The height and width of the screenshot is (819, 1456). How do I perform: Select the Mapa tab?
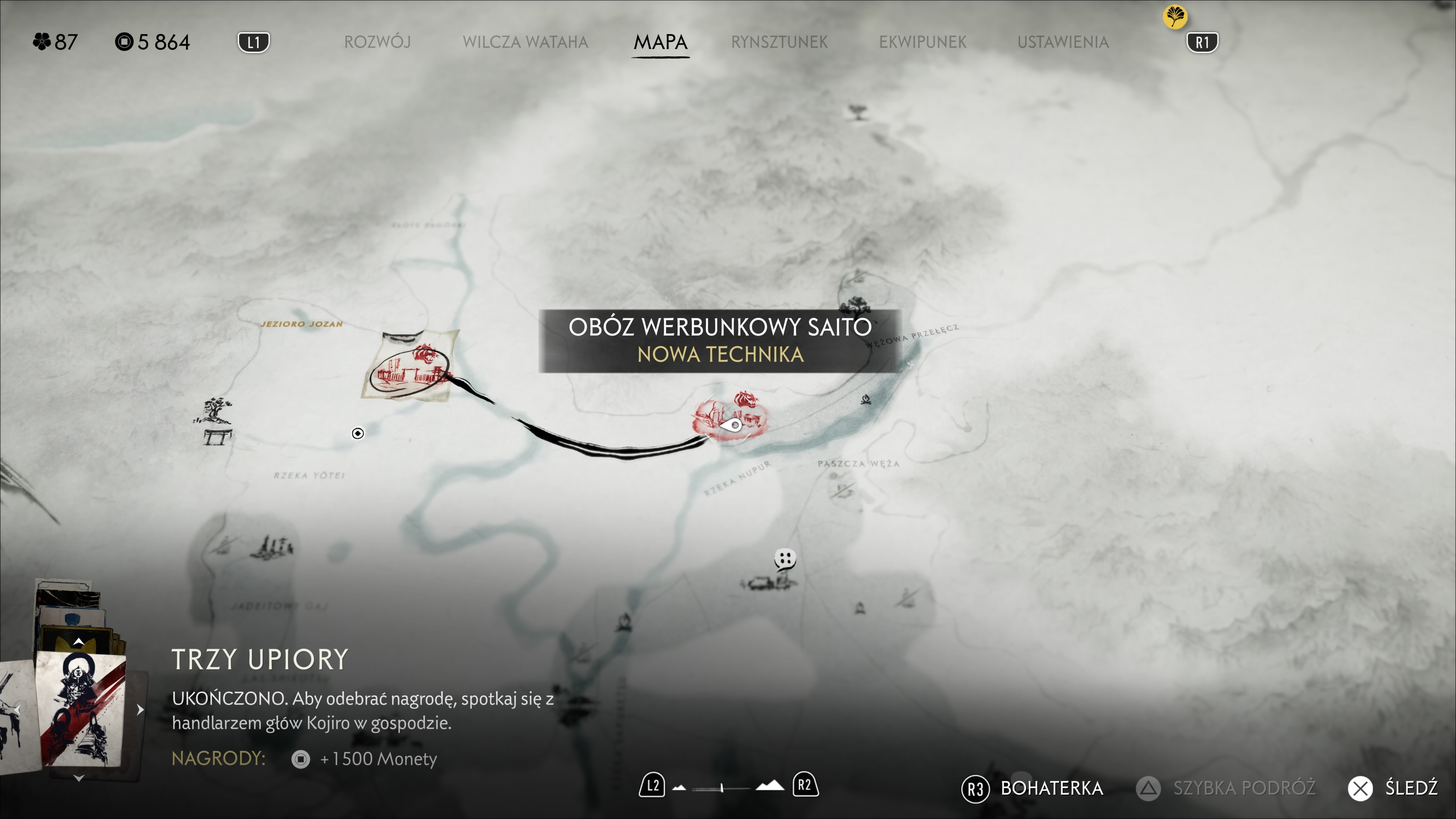(x=660, y=42)
